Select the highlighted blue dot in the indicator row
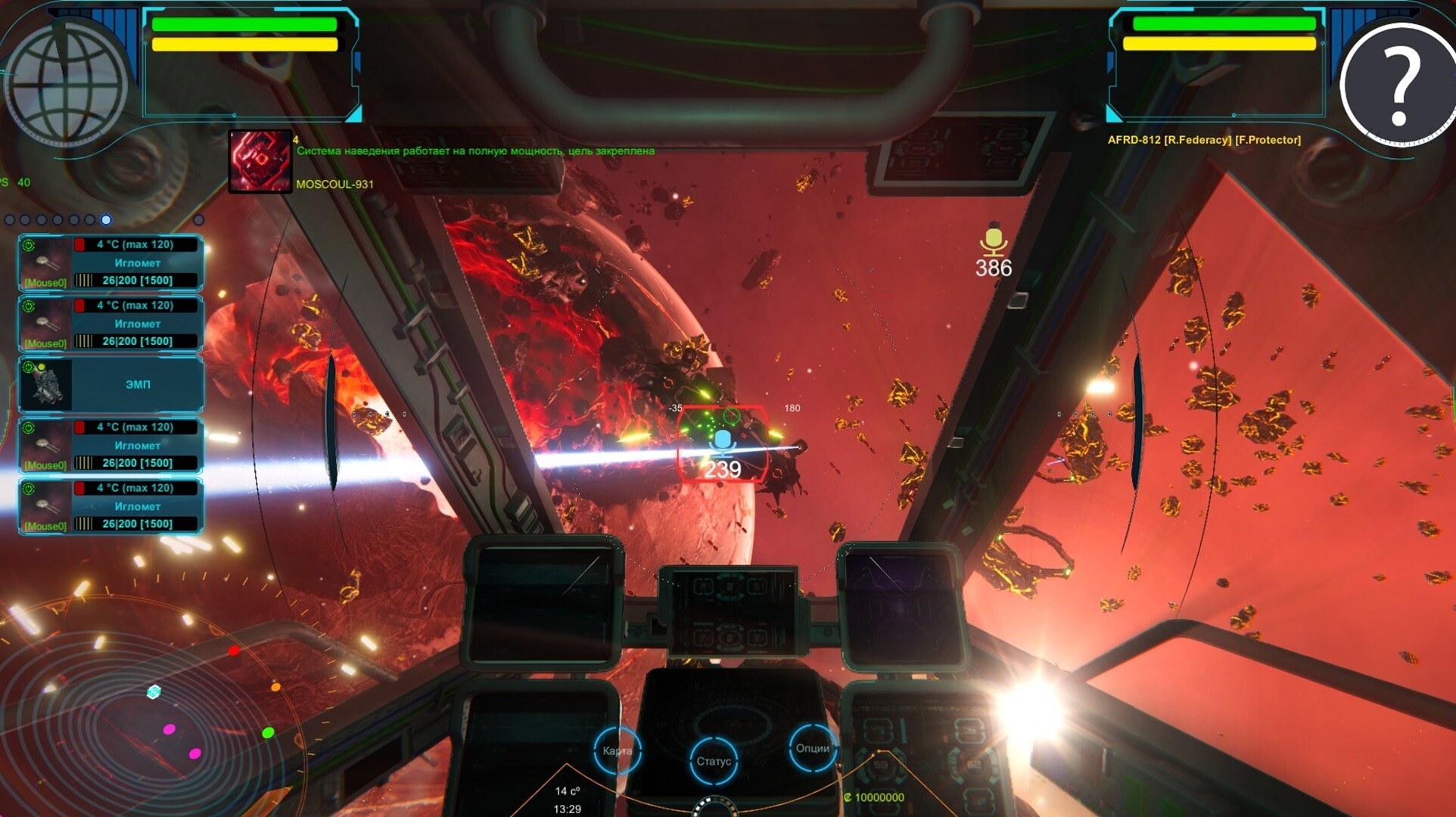 [x=106, y=220]
